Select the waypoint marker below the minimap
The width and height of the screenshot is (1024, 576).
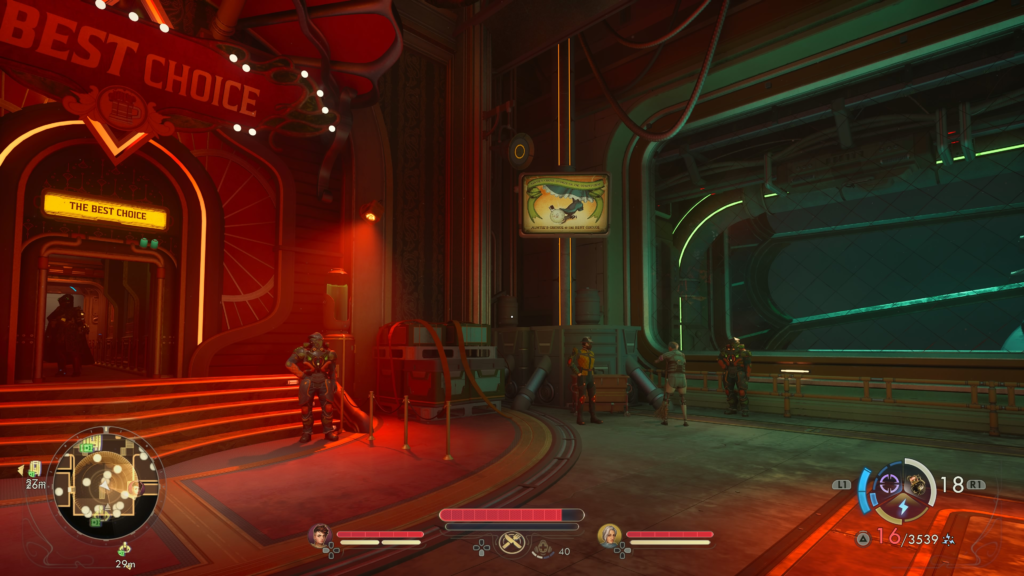(x=124, y=549)
